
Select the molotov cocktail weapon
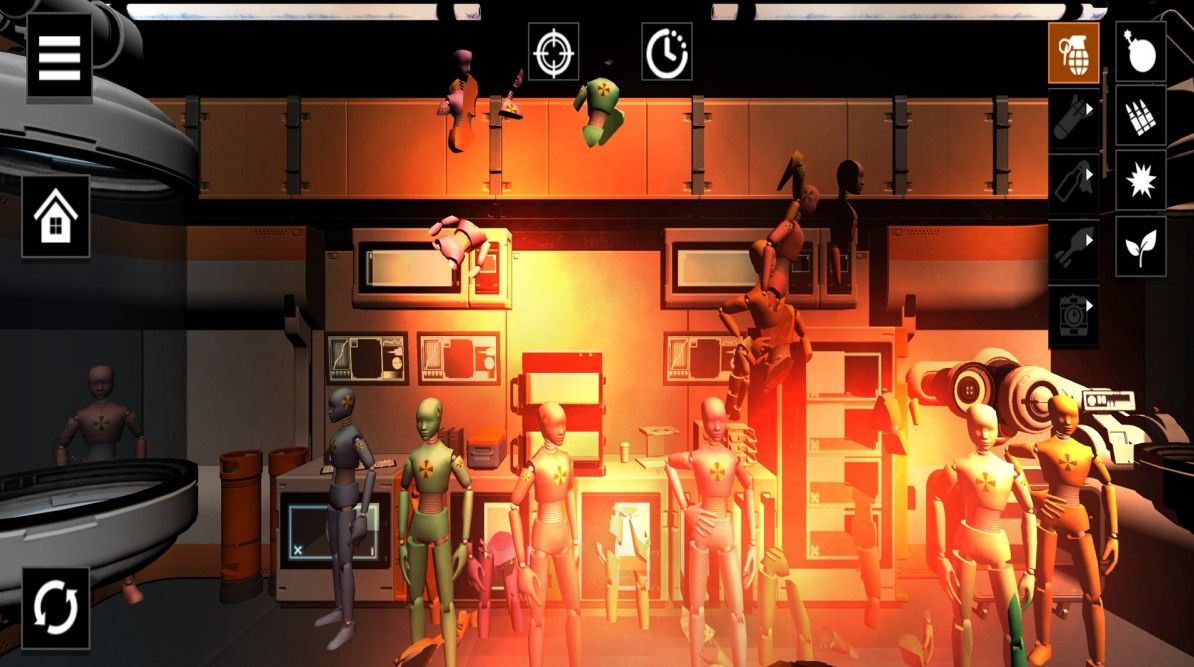tap(1073, 182)
